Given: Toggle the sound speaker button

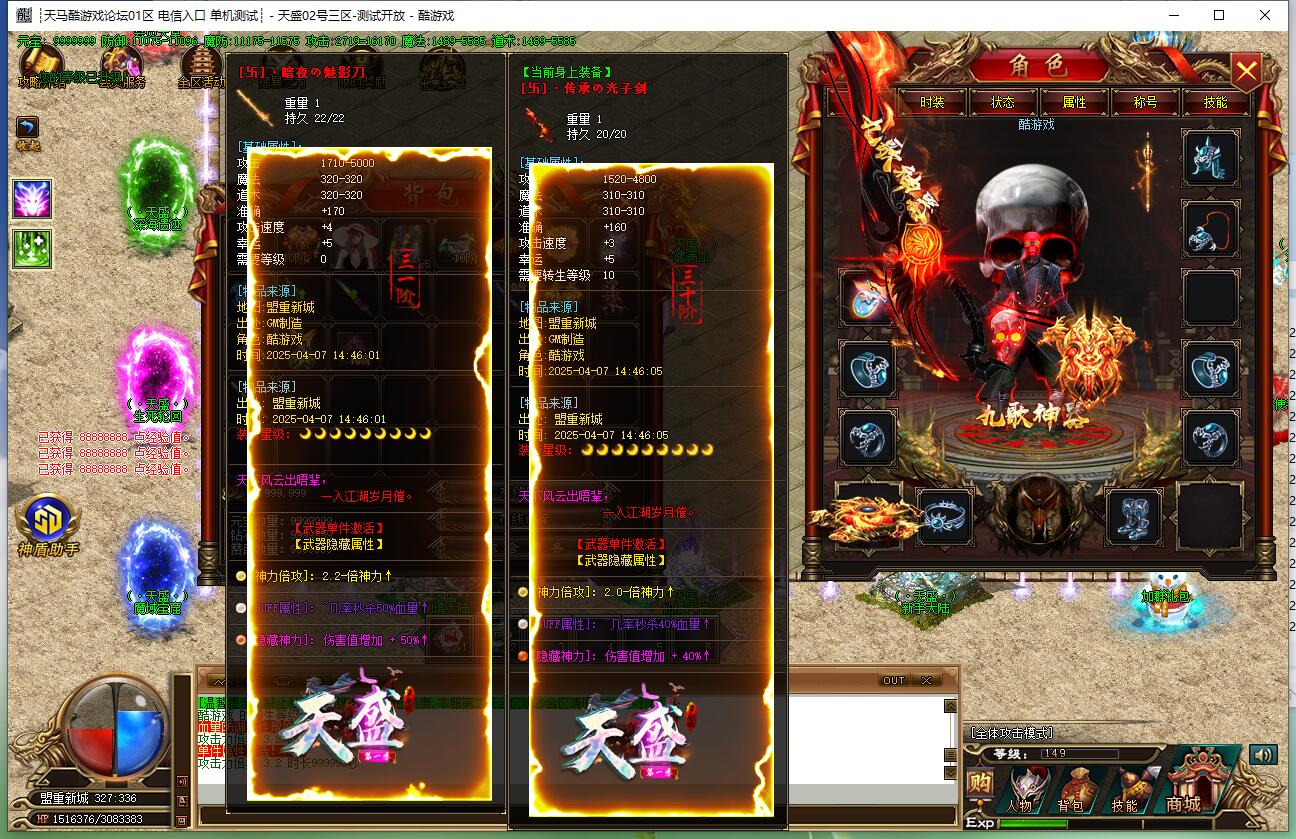Looking at the screenshot, I should 1263,755.
